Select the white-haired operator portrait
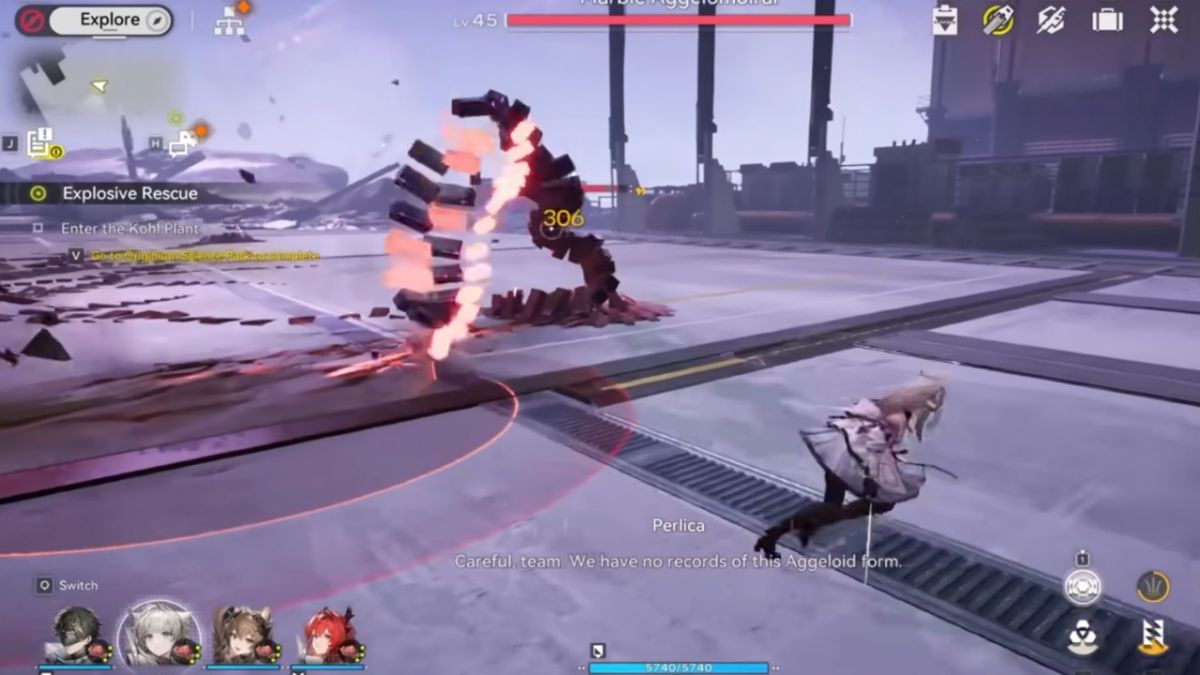 tap(159, 635)
